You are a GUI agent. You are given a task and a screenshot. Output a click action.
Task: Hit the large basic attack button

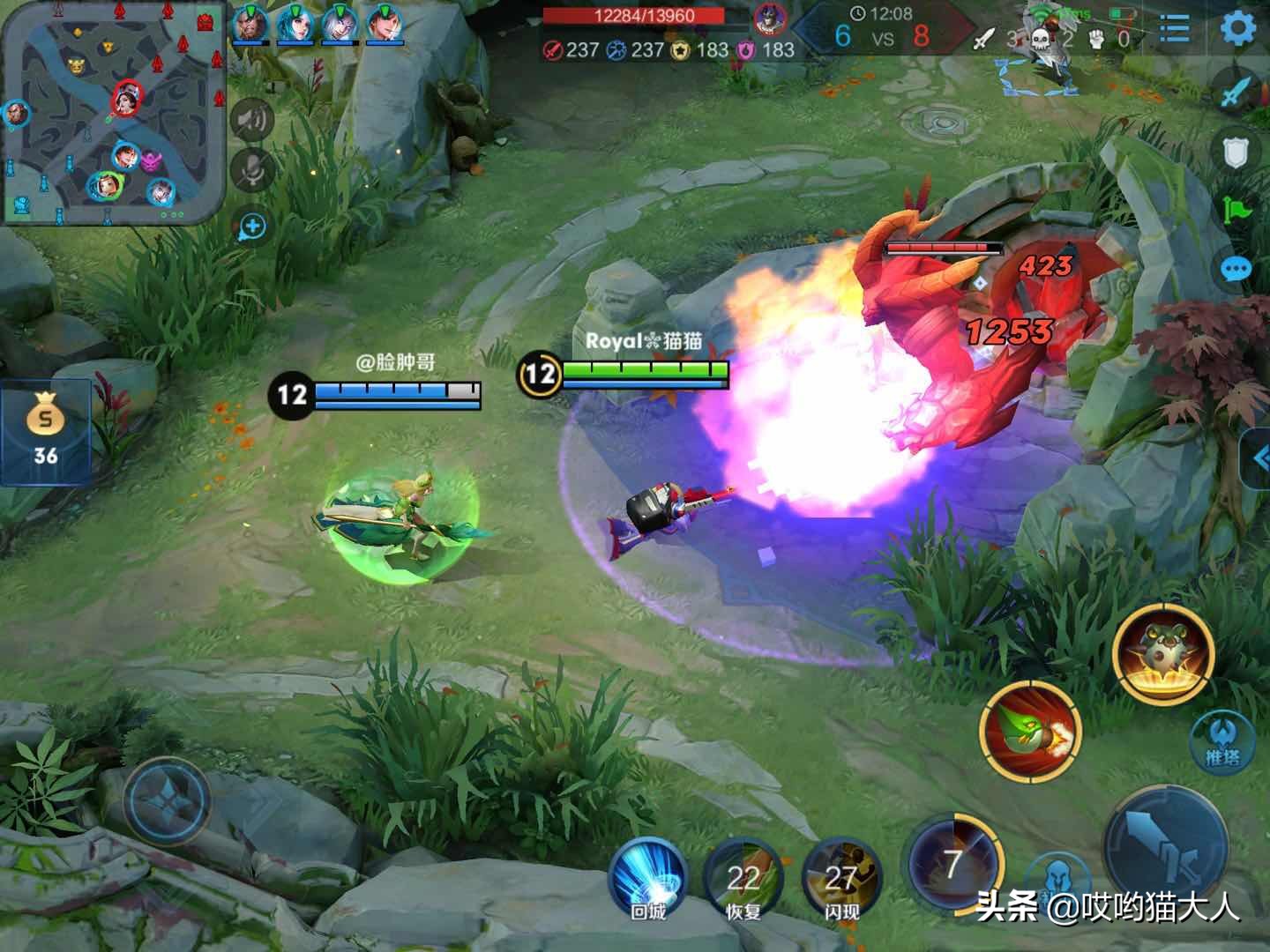pos(1166,844)
